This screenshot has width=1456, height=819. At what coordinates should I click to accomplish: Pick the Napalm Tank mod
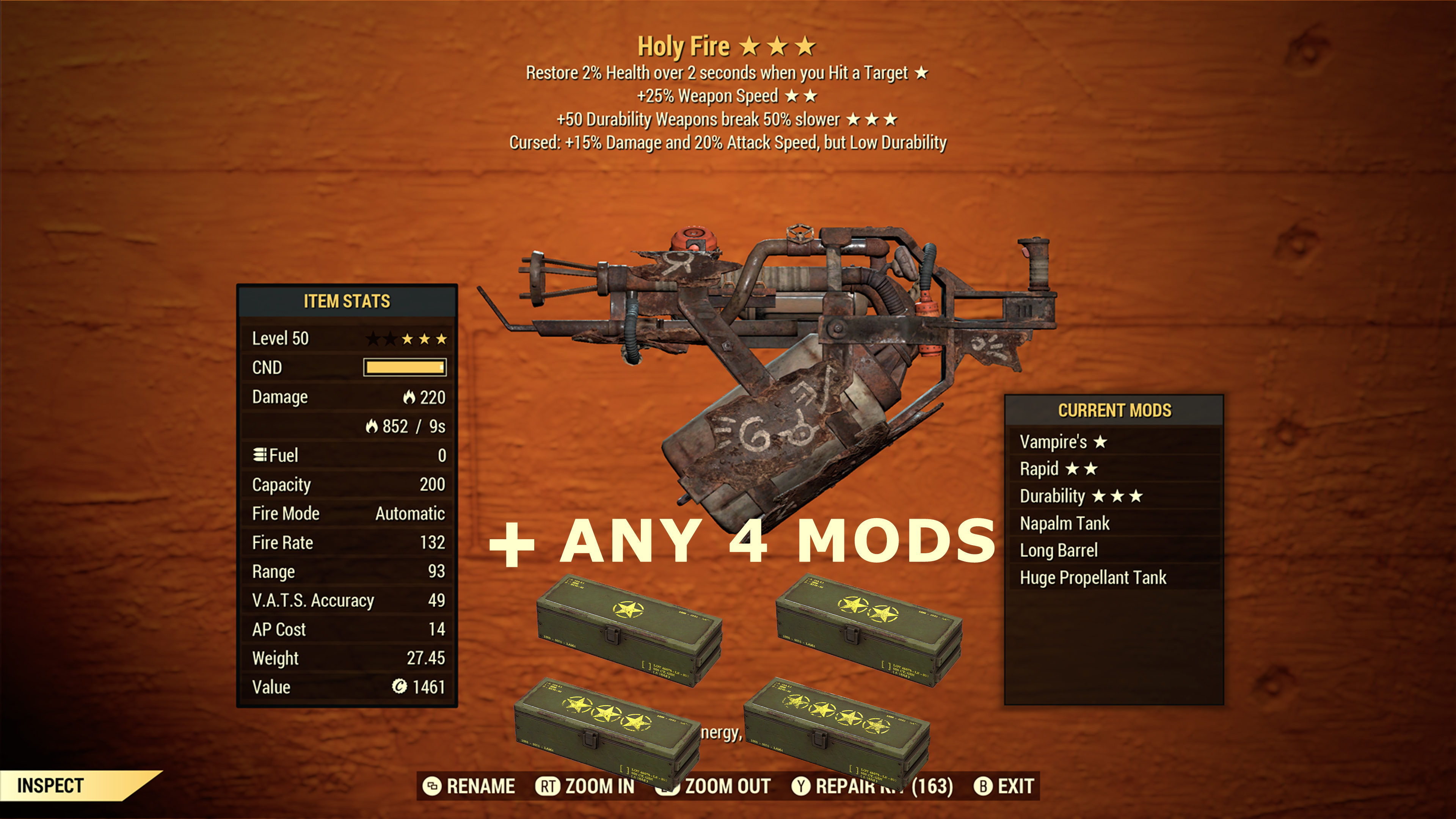coord(1064,523)
